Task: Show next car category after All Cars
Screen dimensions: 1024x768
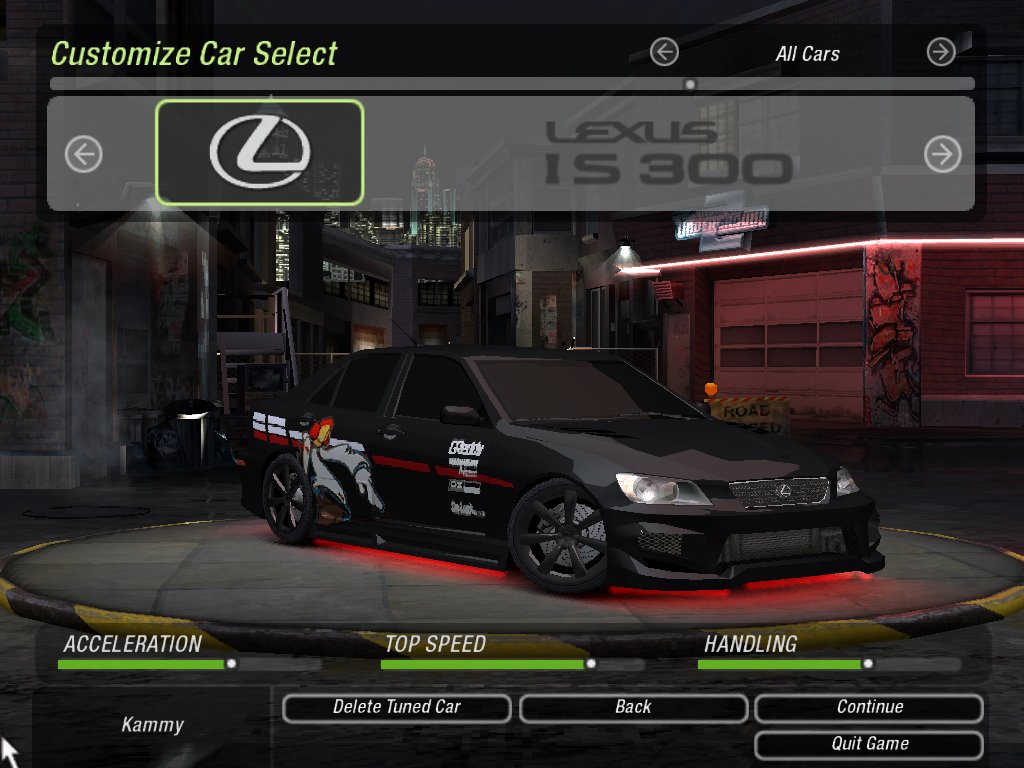Action: coord(941,52)
